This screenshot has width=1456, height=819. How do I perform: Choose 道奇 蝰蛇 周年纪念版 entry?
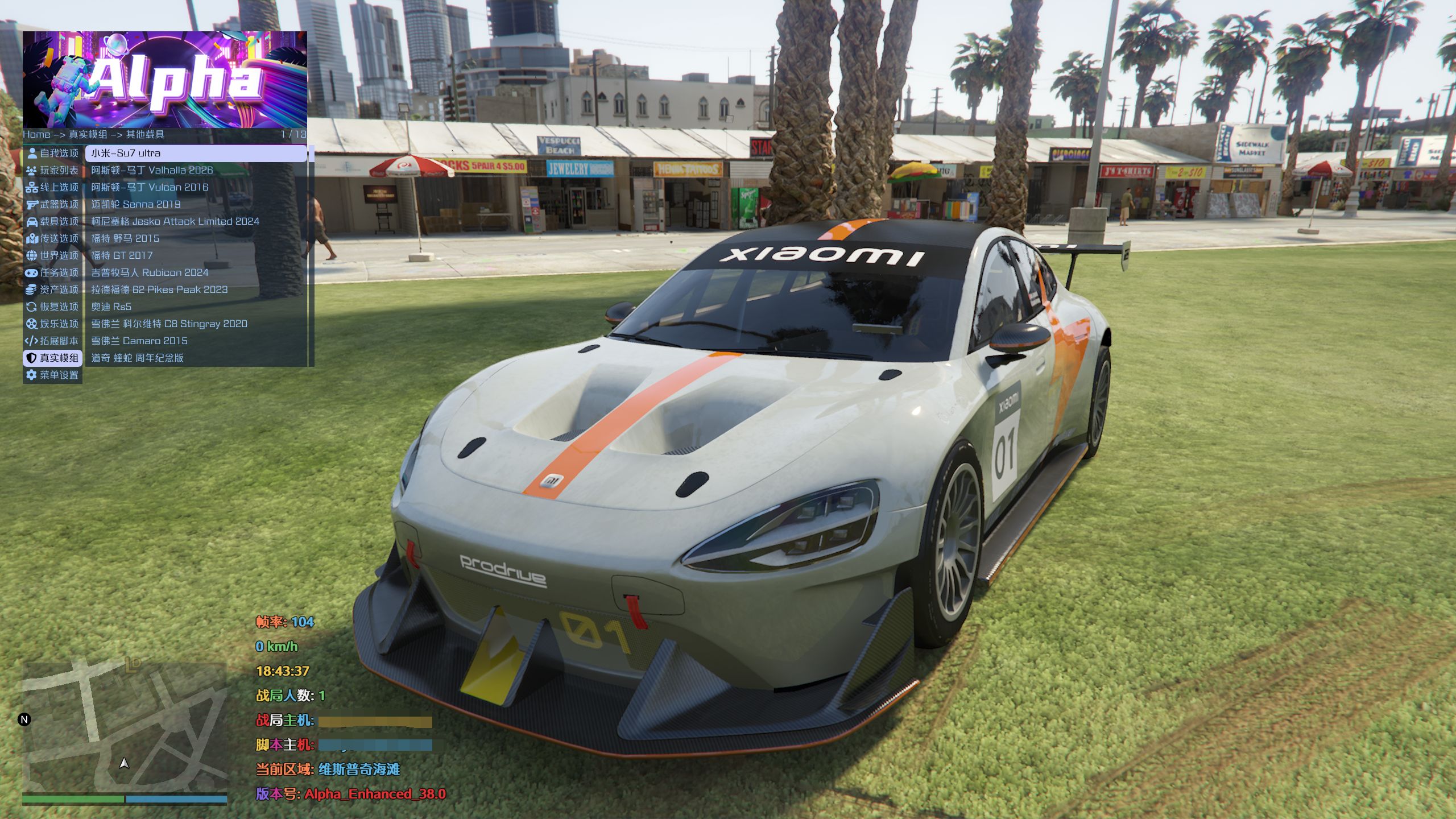[196, 358]
